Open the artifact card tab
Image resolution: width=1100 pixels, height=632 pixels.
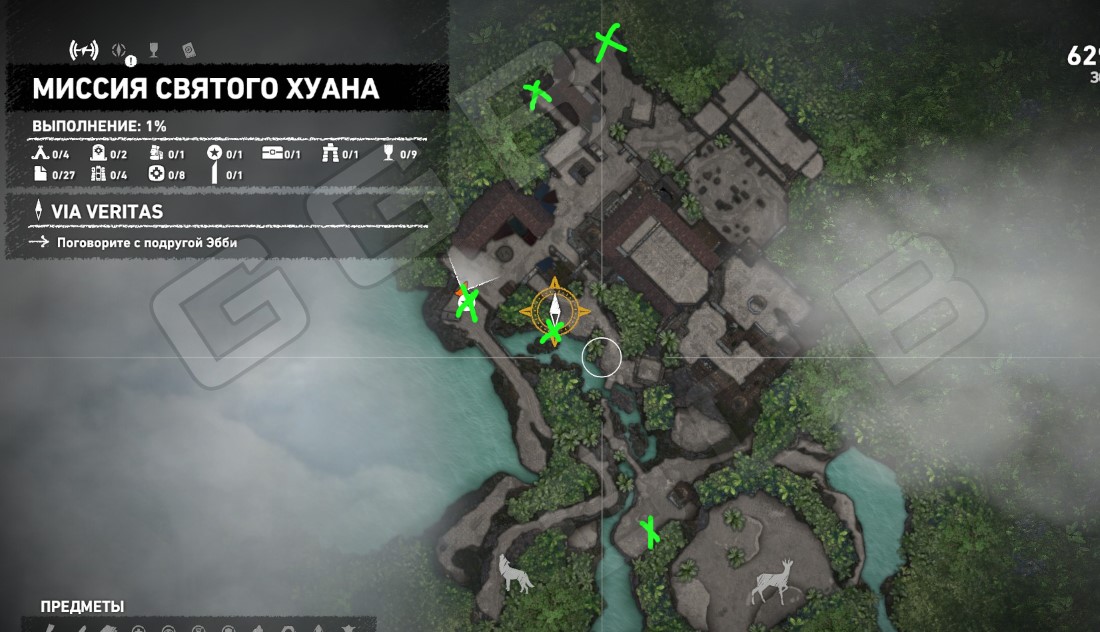coord(188,49)
